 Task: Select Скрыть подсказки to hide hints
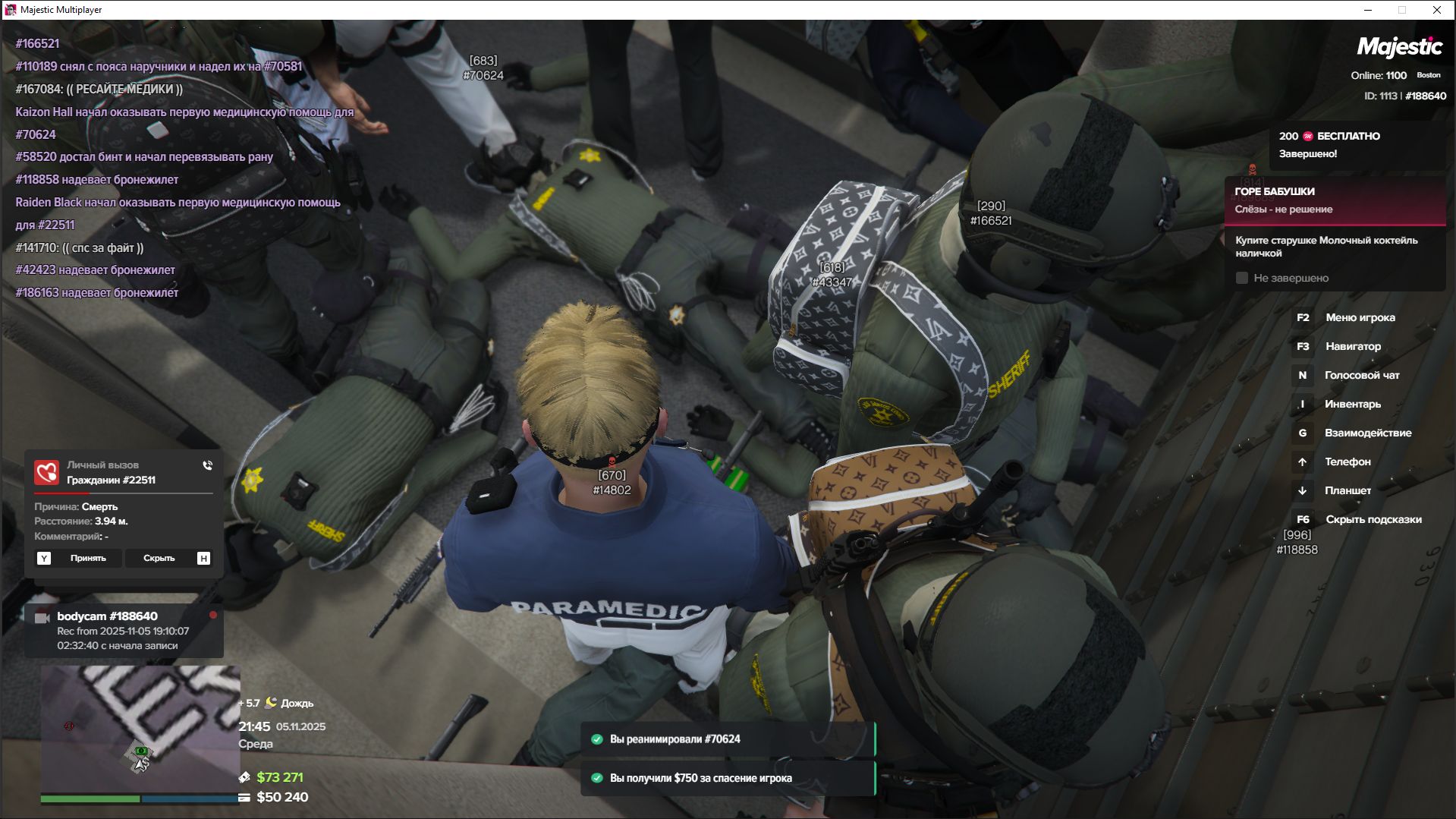(x=1373, y=520)
